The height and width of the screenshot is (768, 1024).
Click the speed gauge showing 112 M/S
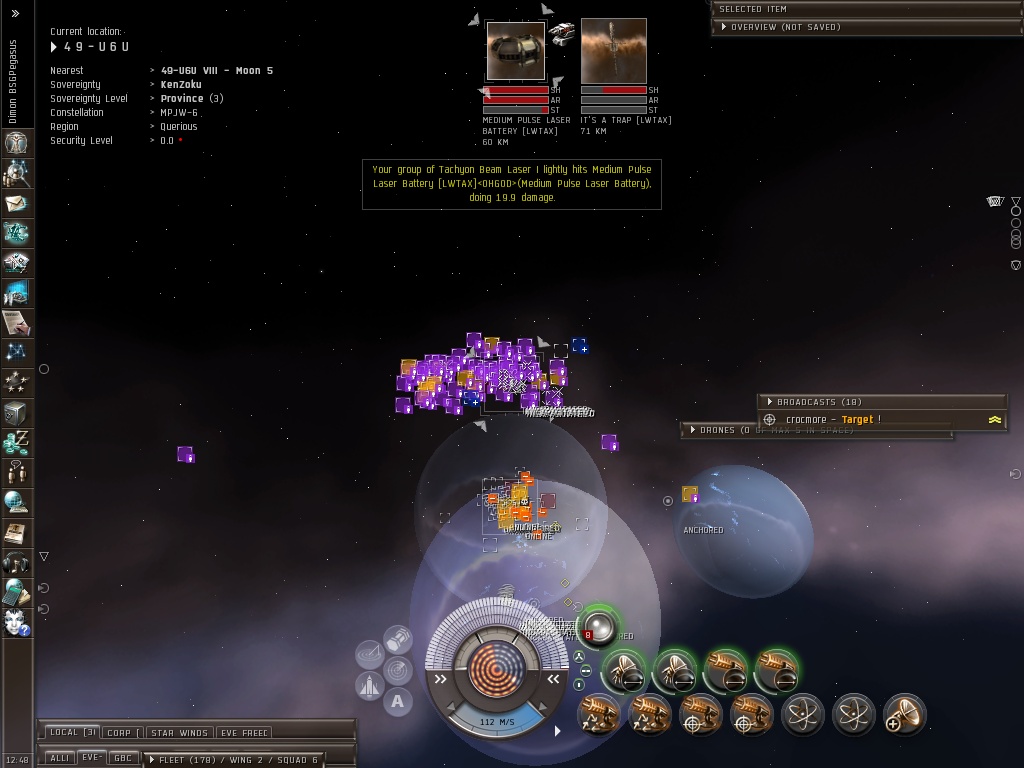(497, 721)
